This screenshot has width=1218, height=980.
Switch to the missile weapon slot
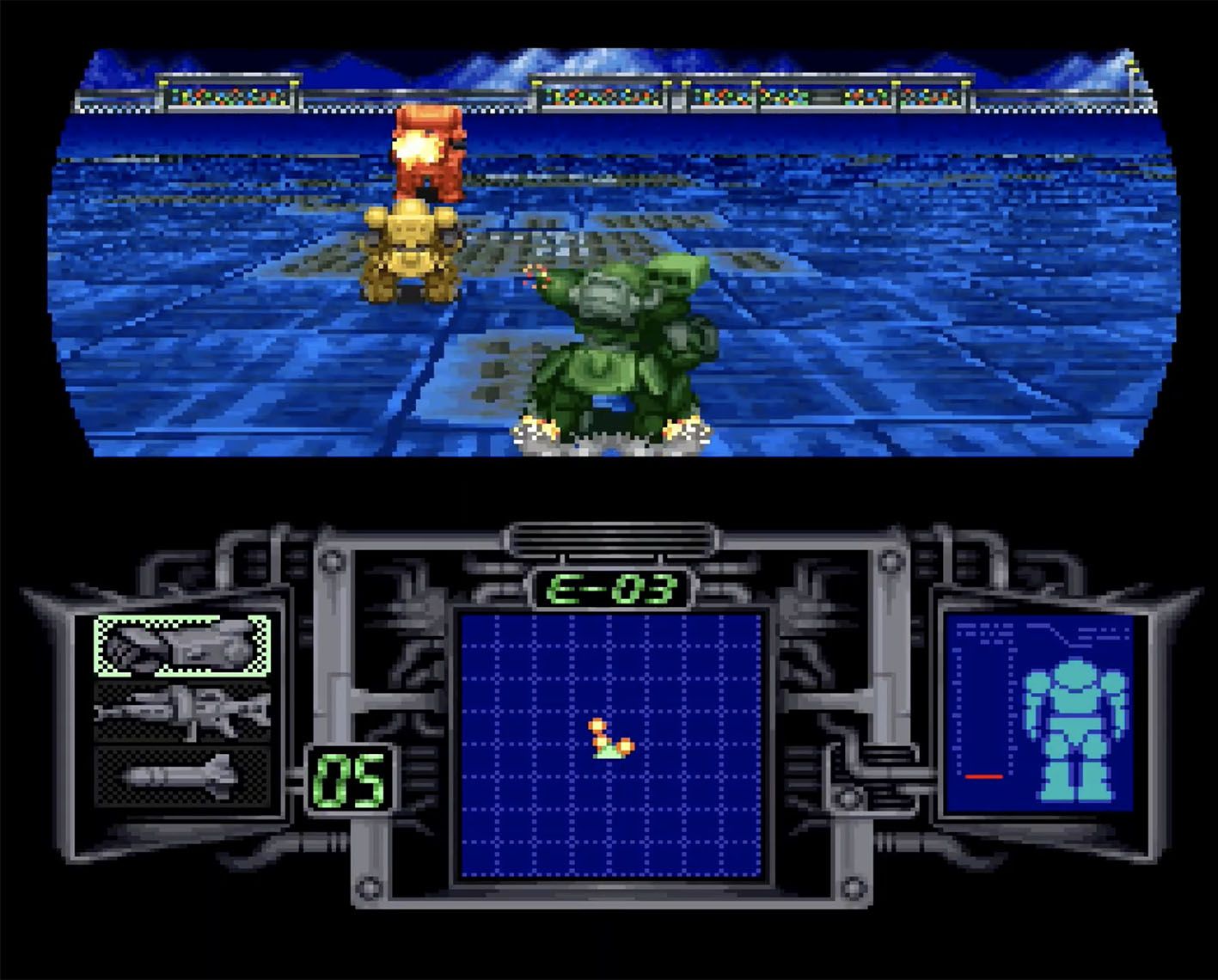point(182,777)
